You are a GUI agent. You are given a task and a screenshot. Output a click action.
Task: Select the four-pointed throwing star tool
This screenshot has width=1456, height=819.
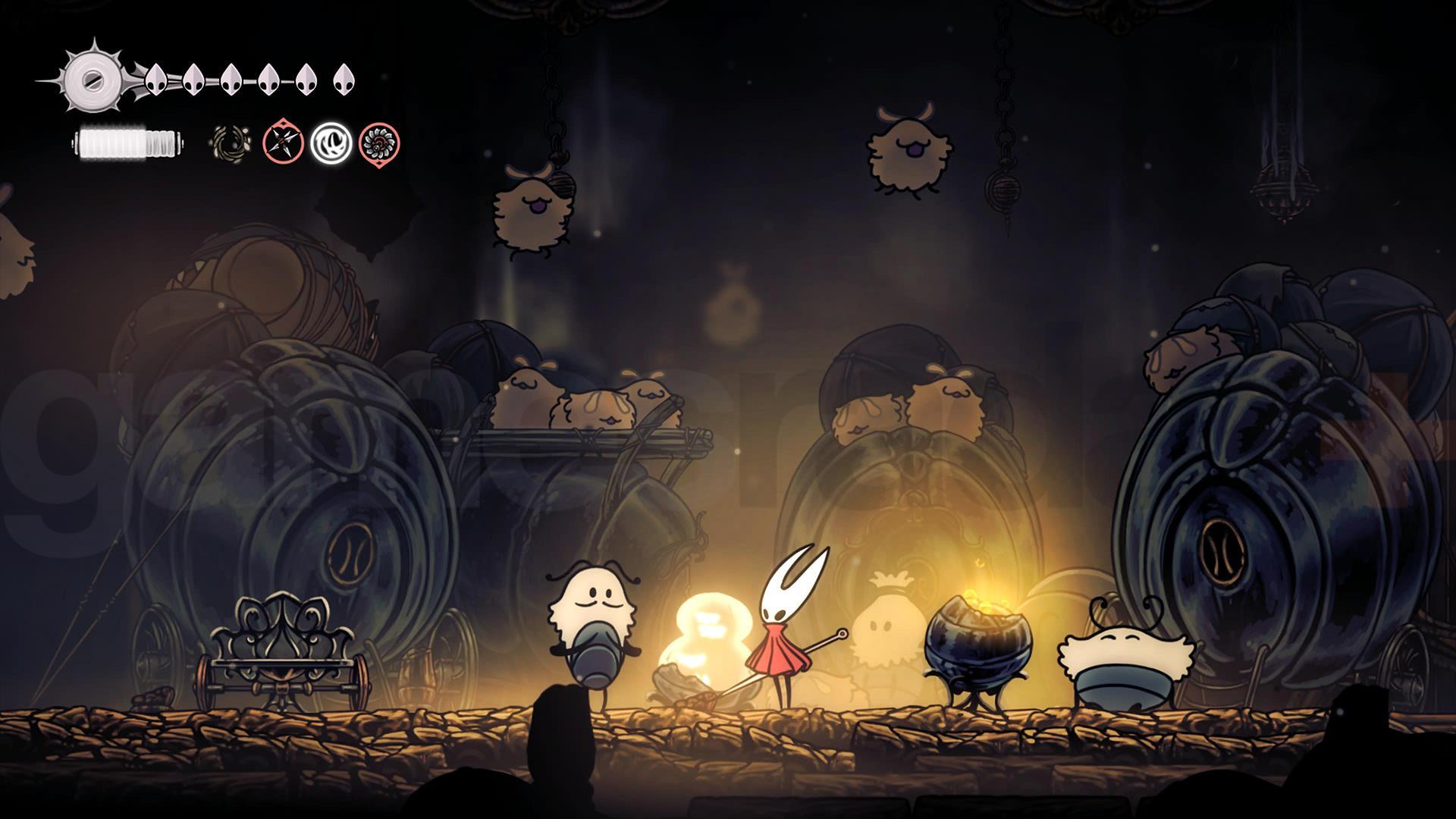pos(283,143)
